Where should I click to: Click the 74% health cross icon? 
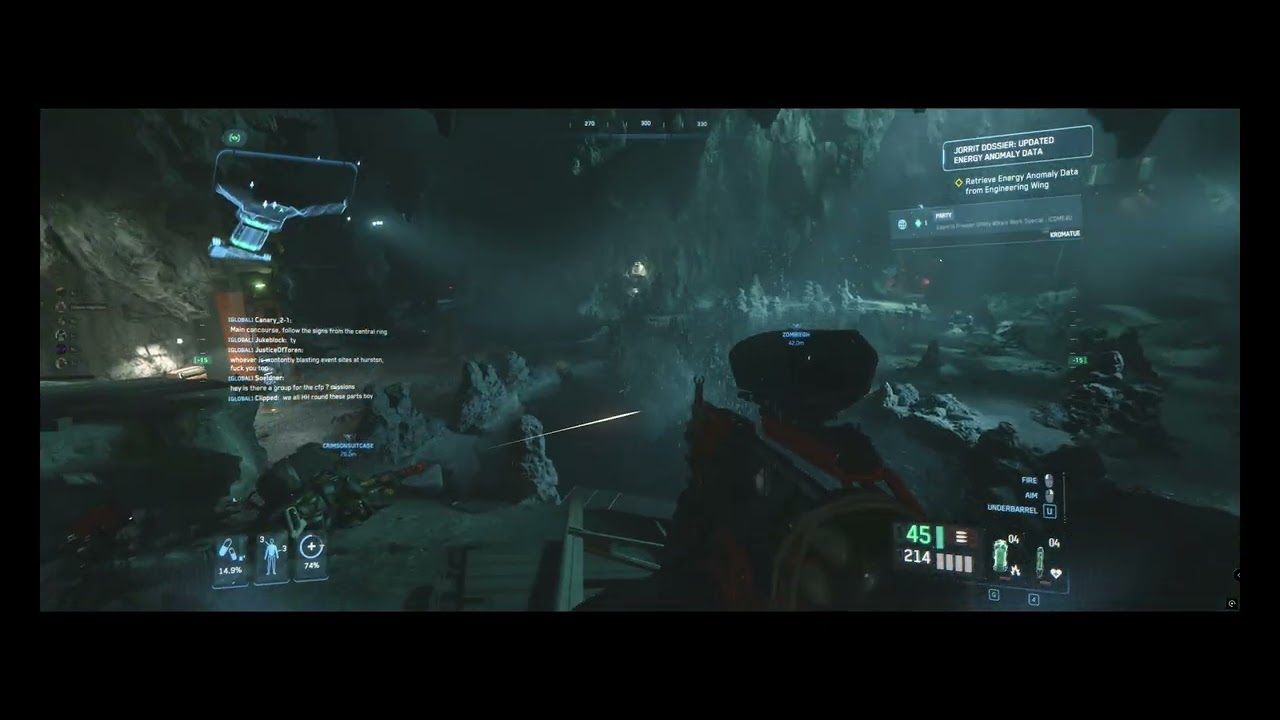(x=312, y=553)
